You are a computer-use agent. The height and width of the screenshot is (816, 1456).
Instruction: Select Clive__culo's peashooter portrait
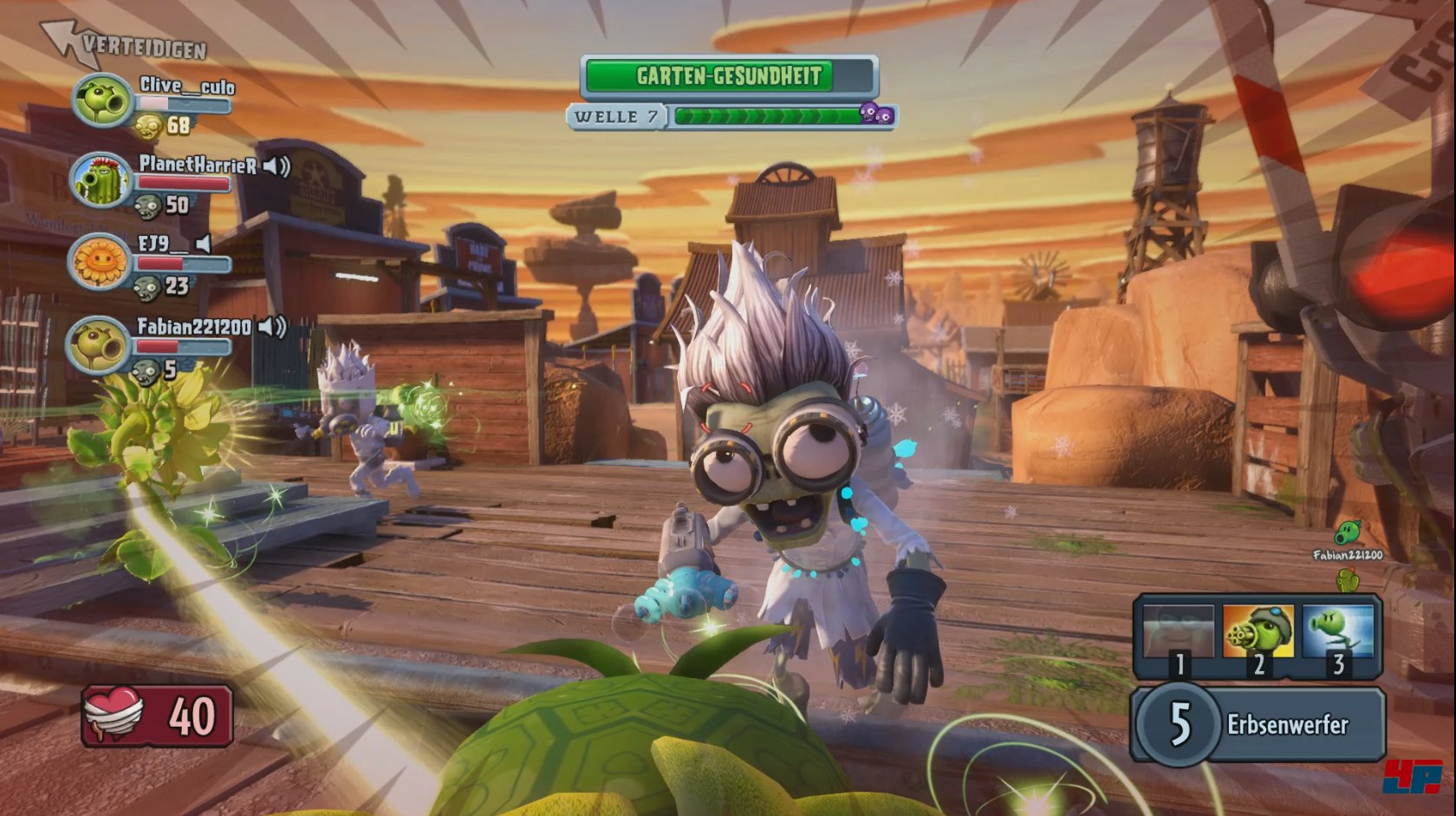point(102,101)
